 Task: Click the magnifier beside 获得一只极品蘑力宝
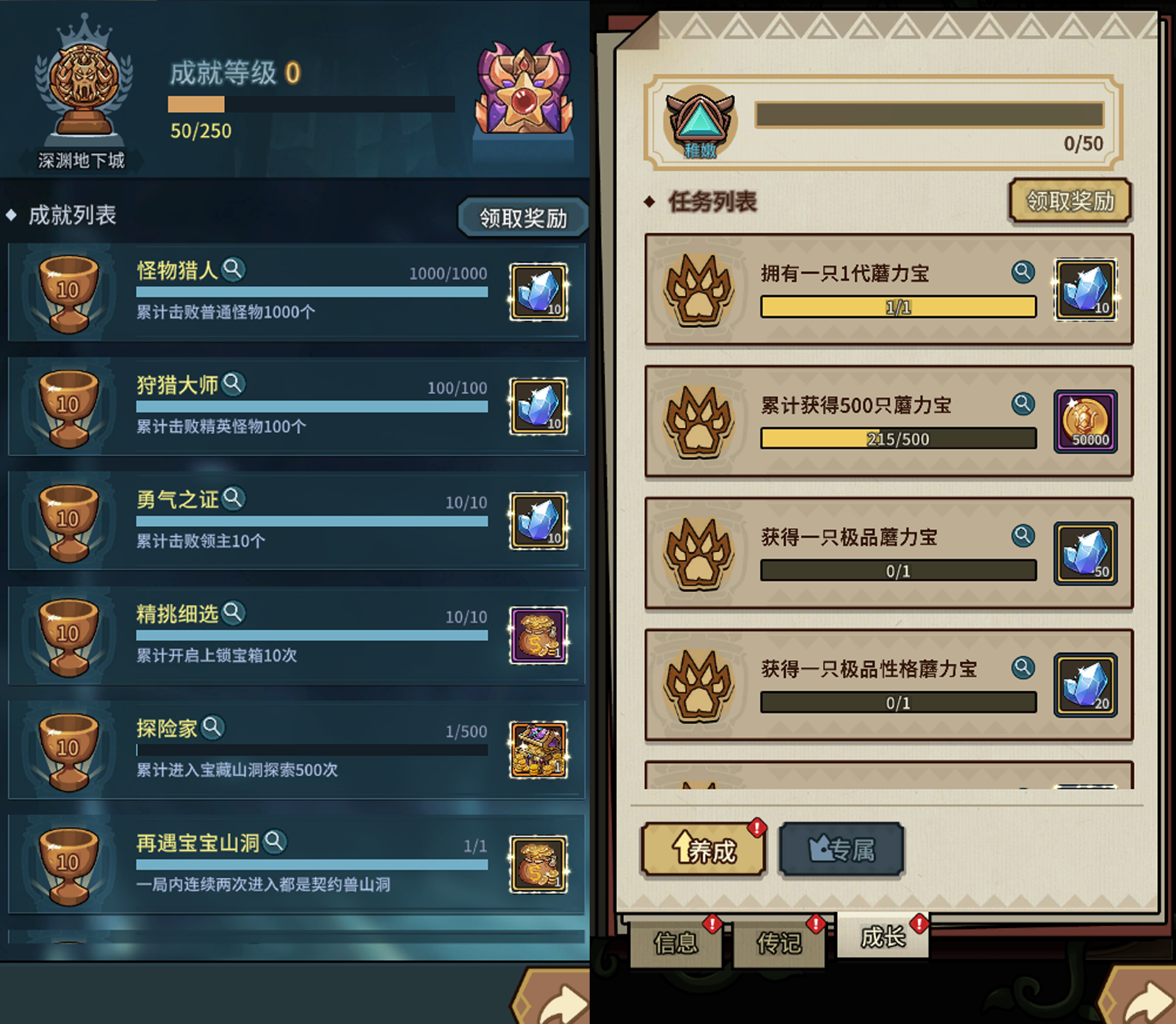pos(1023,536)
